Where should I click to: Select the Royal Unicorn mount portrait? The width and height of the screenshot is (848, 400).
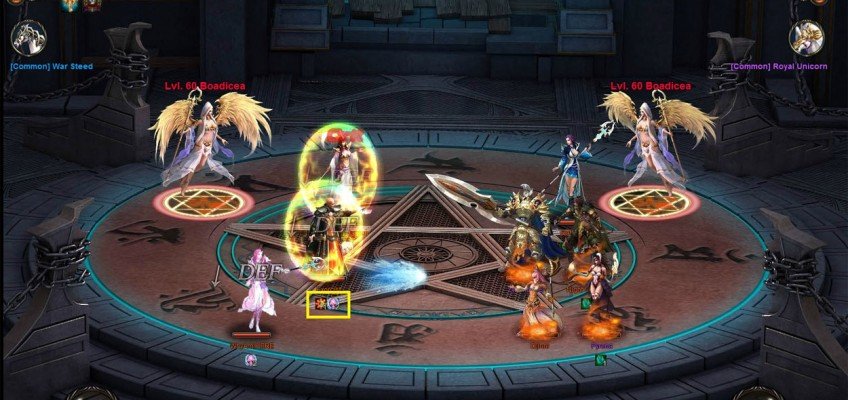click(x=806, y=38)
